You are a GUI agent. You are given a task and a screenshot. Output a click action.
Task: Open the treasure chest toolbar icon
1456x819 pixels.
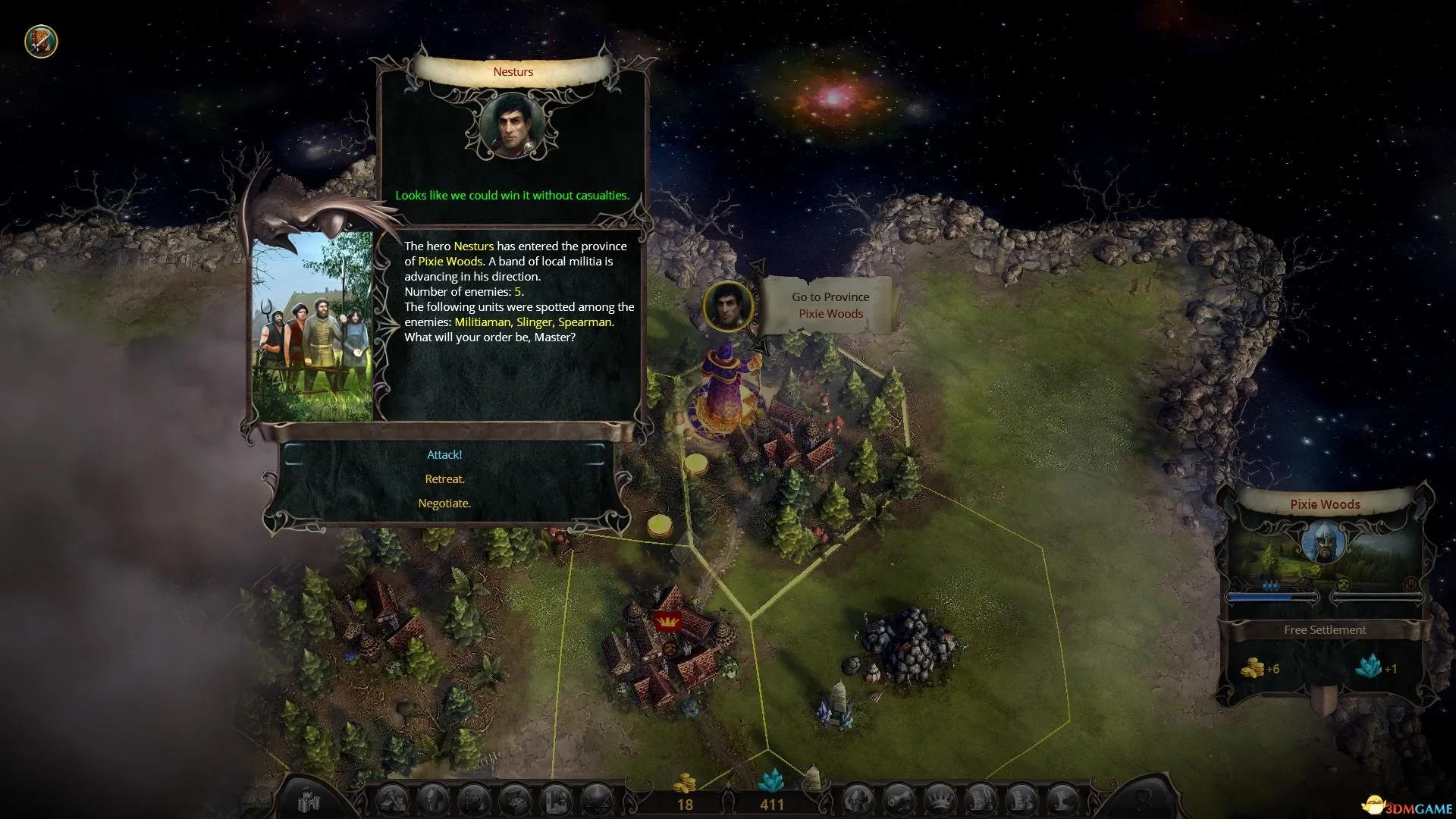(515, 800)
